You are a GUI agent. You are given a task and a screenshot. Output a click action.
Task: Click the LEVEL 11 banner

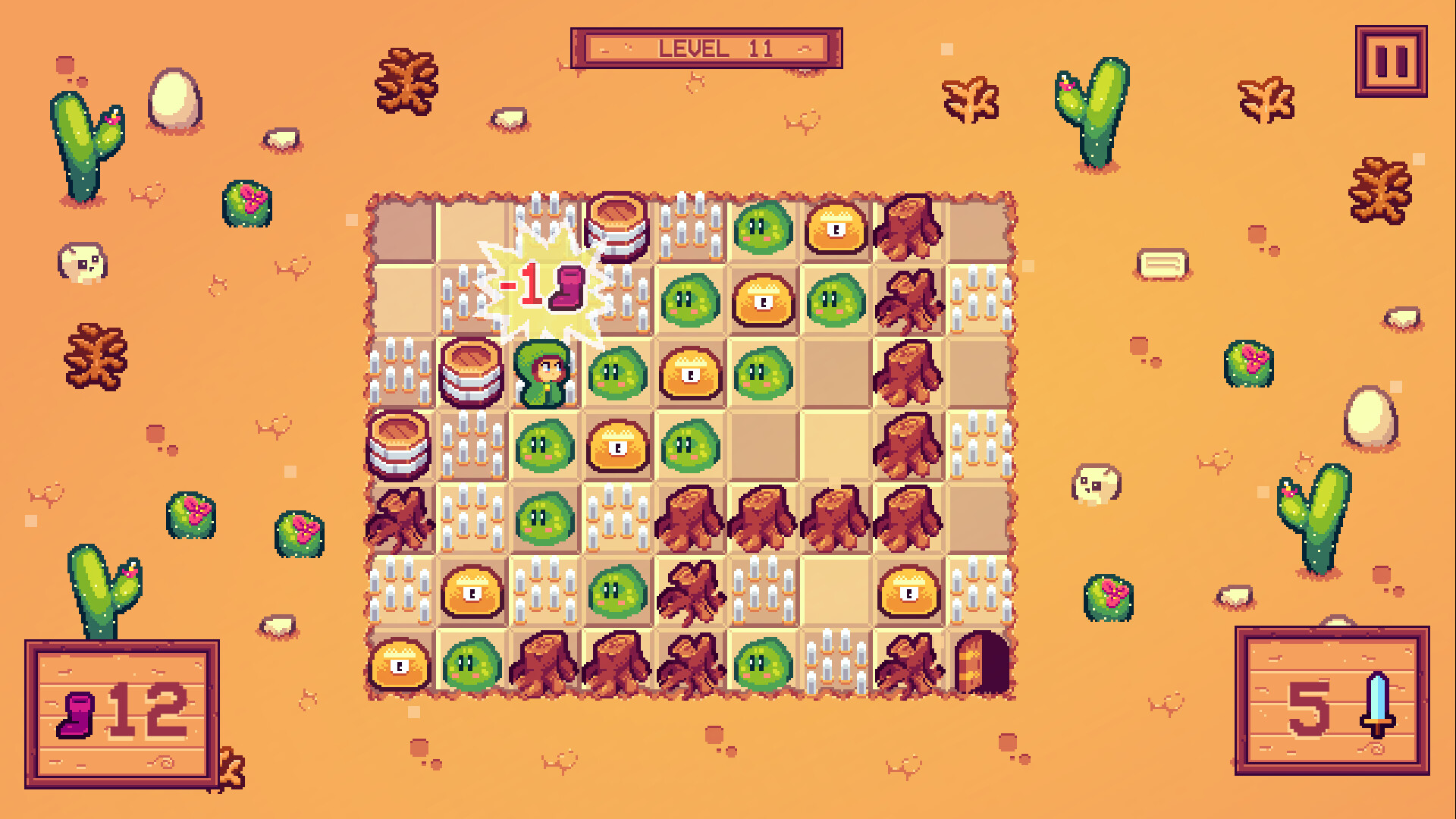pos(705,47)
